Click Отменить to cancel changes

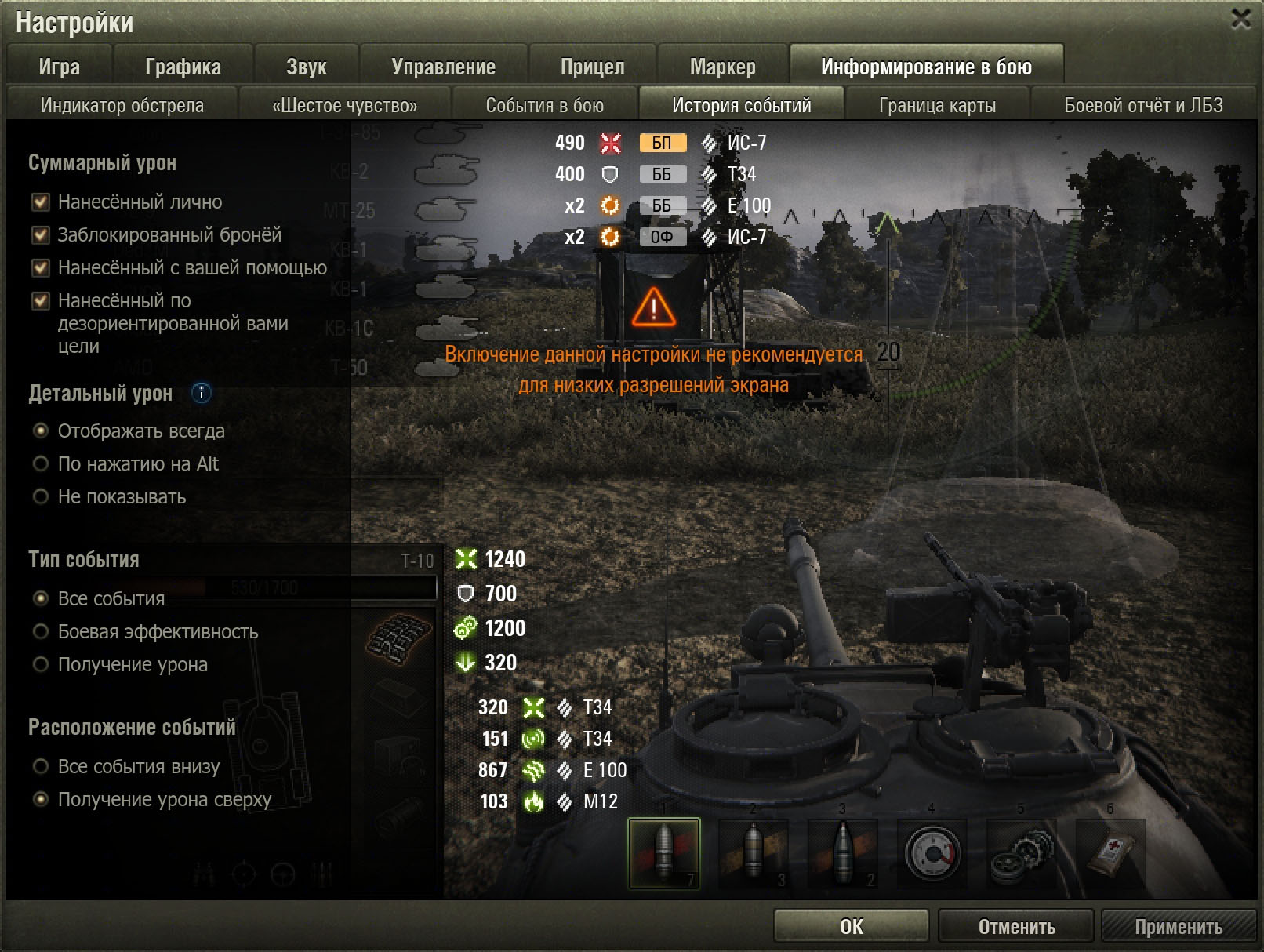(x=1015, y=926)
